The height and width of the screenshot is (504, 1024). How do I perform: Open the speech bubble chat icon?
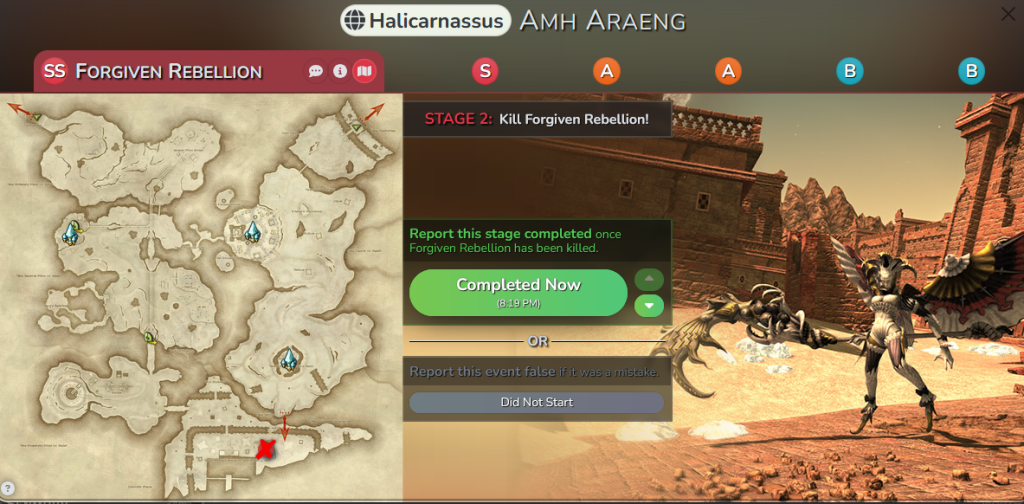[316, 71]
